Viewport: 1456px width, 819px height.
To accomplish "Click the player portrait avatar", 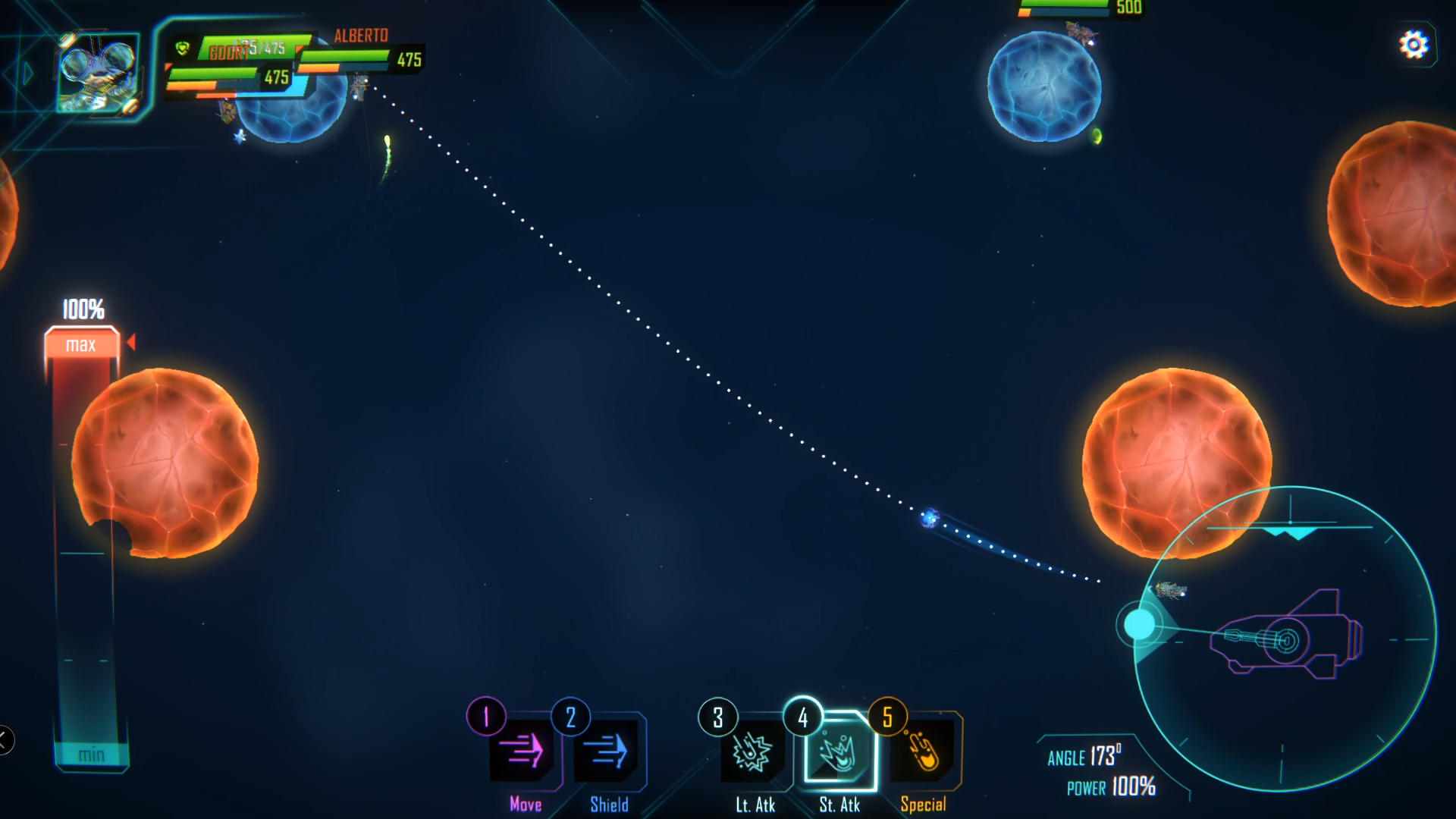I will coord(99,73).
